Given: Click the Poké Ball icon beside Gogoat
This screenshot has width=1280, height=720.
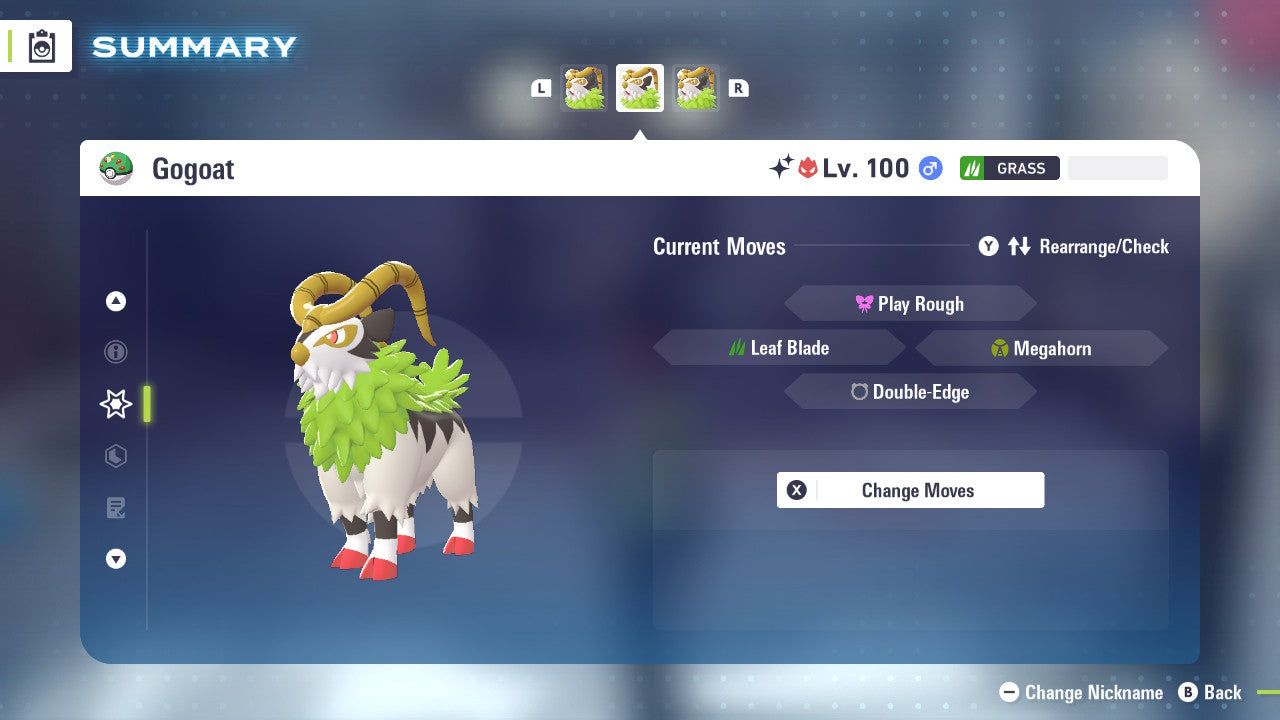Looking at the screenshot, I should pos(117,168).
